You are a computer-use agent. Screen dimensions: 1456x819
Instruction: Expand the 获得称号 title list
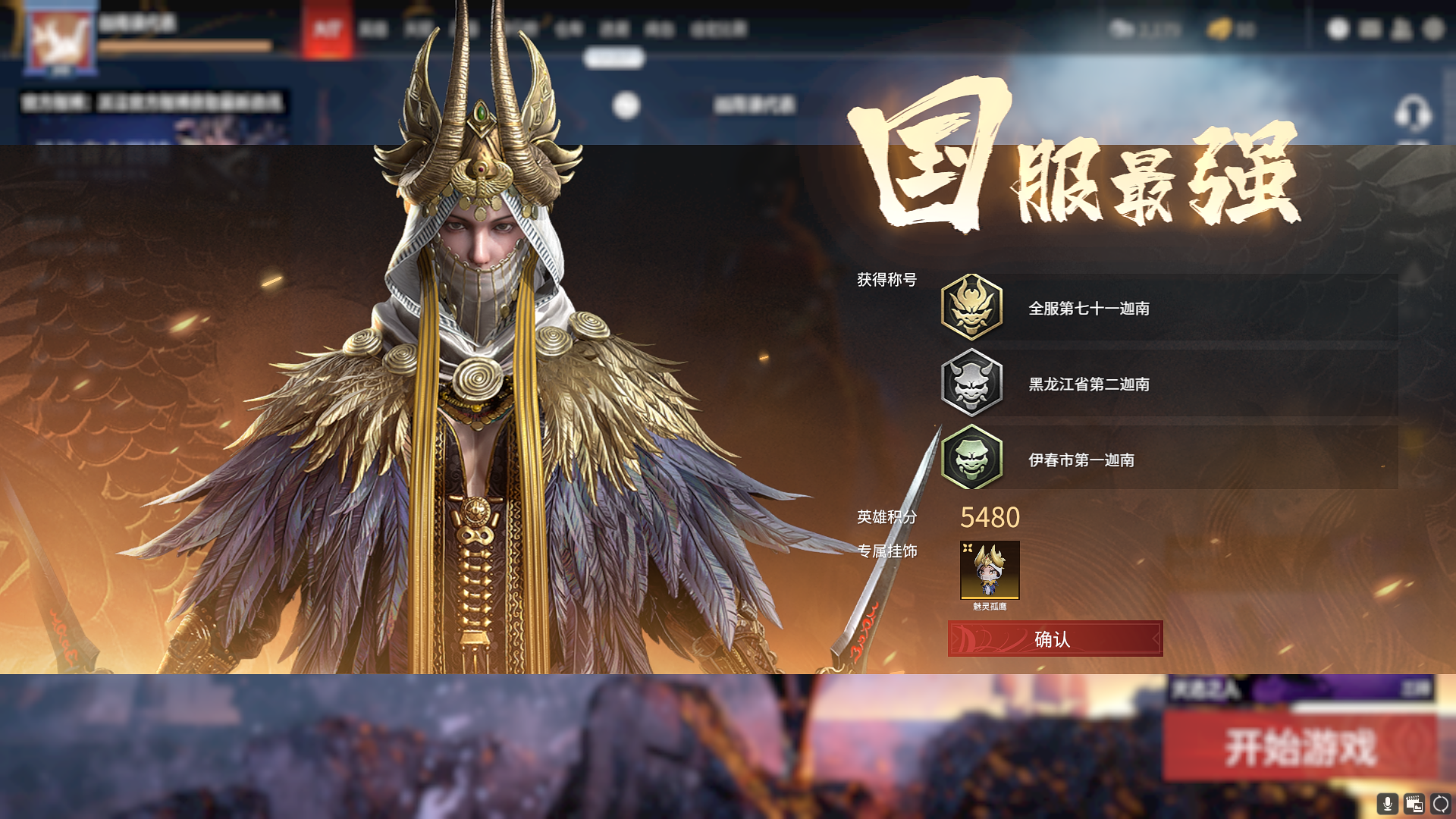tap(886, 279)
